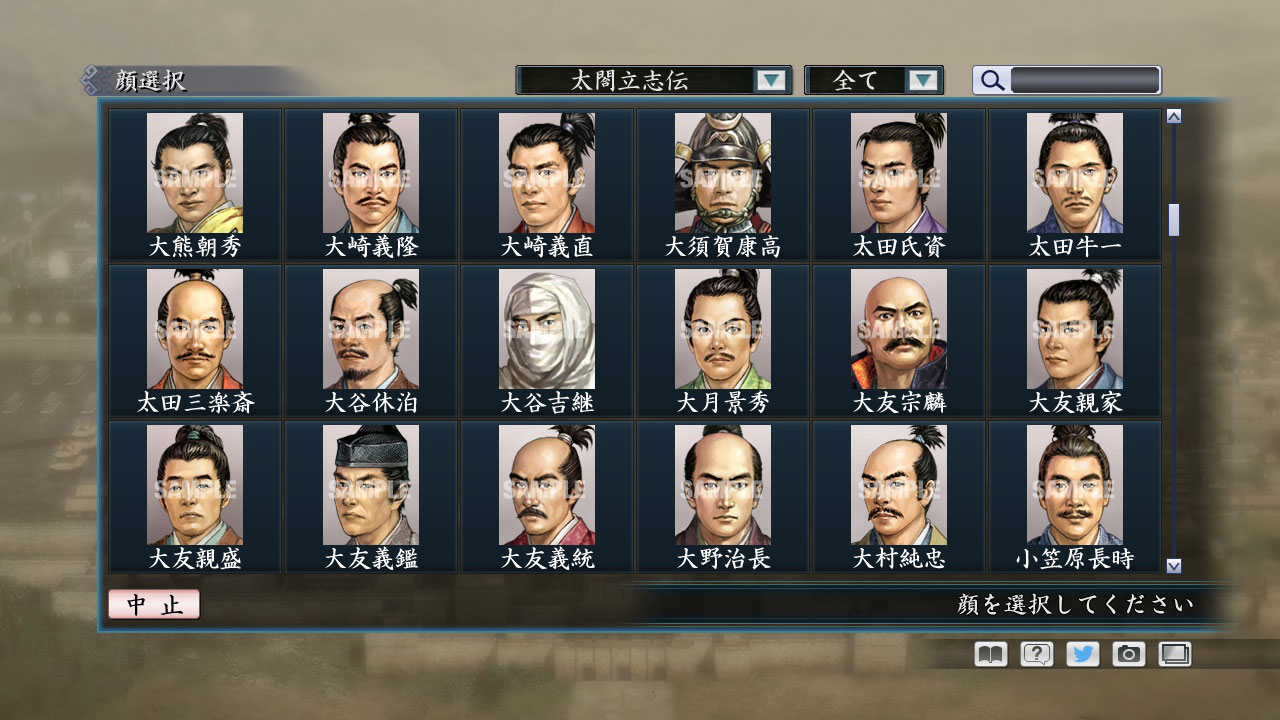The height and width of the screenshot is (720, 1280).
Task: Open the 太閤立志伝 series dropdown
Action: 650,80
